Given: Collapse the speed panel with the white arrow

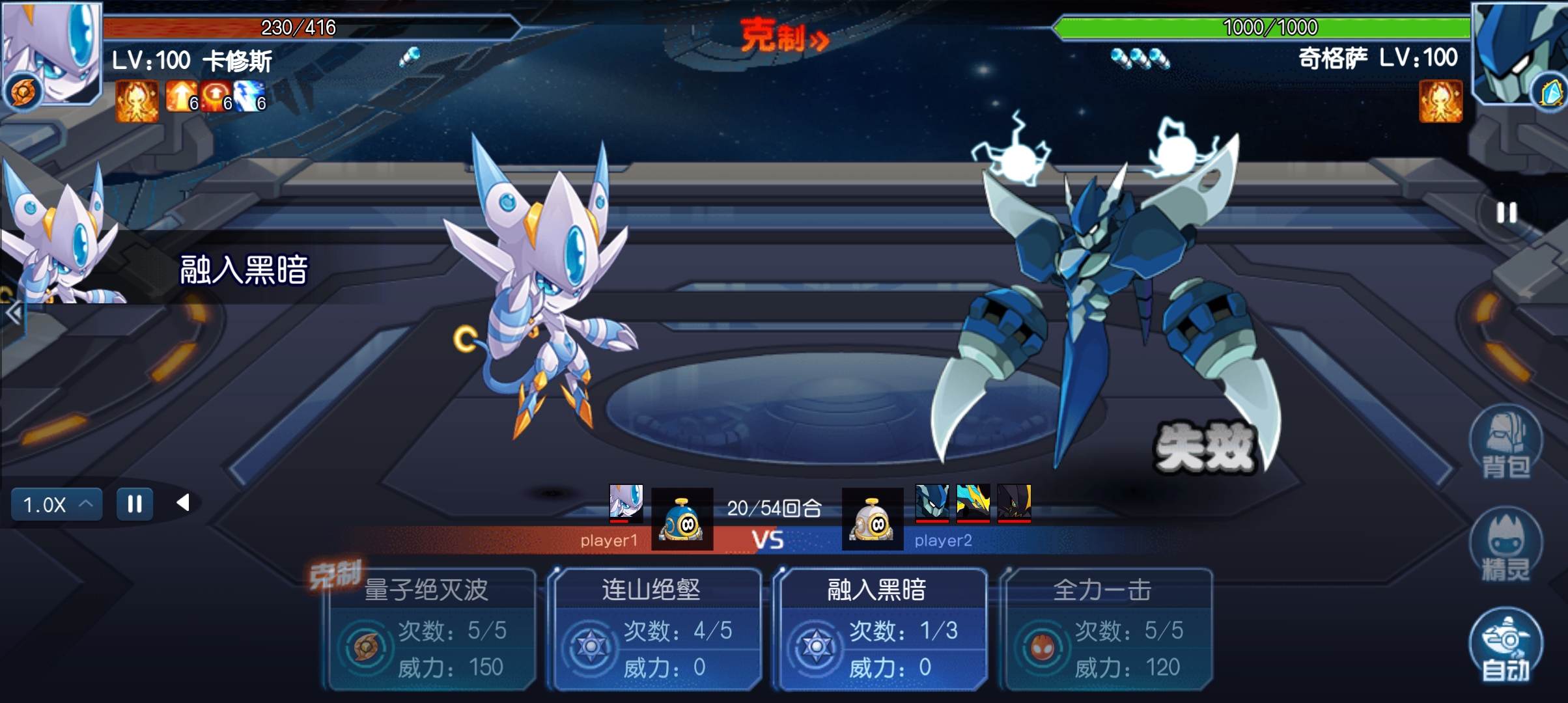Looking at the screenshot, I should (183, 503).
